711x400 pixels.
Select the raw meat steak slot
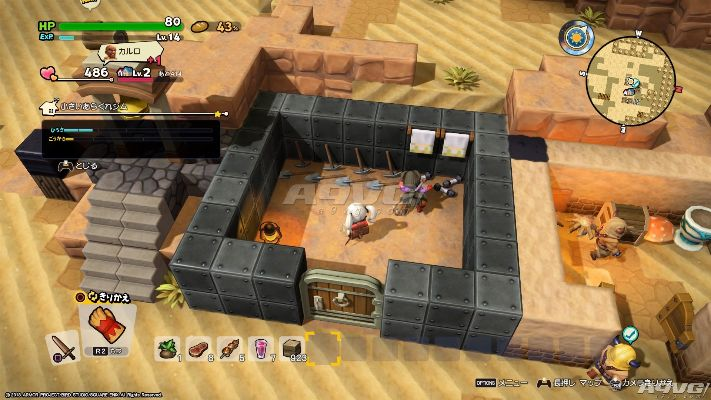(x=196, y=347)
